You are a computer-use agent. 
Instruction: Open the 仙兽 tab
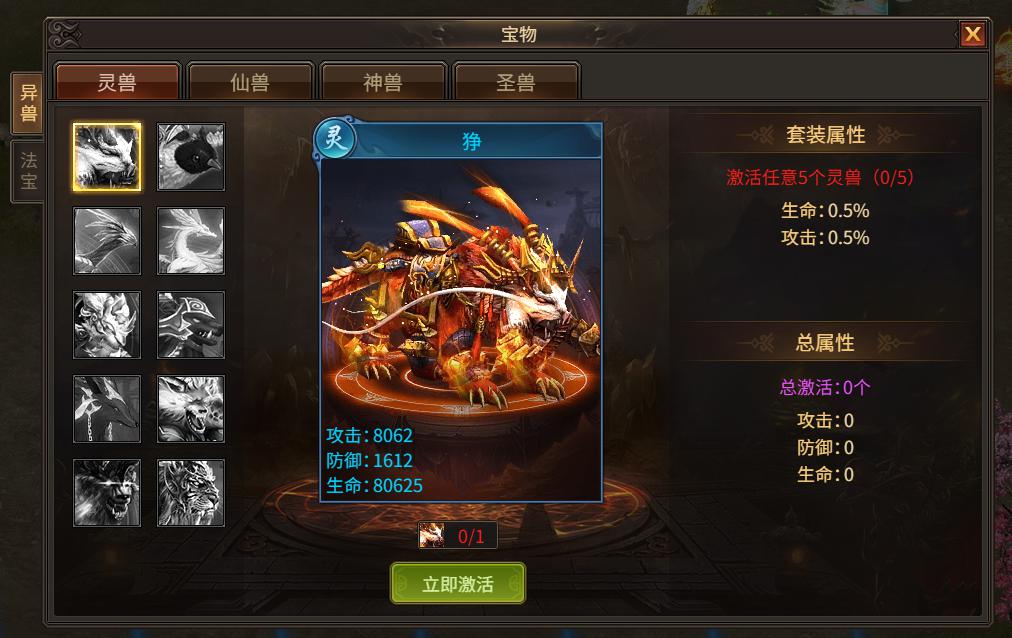(250, 82)
